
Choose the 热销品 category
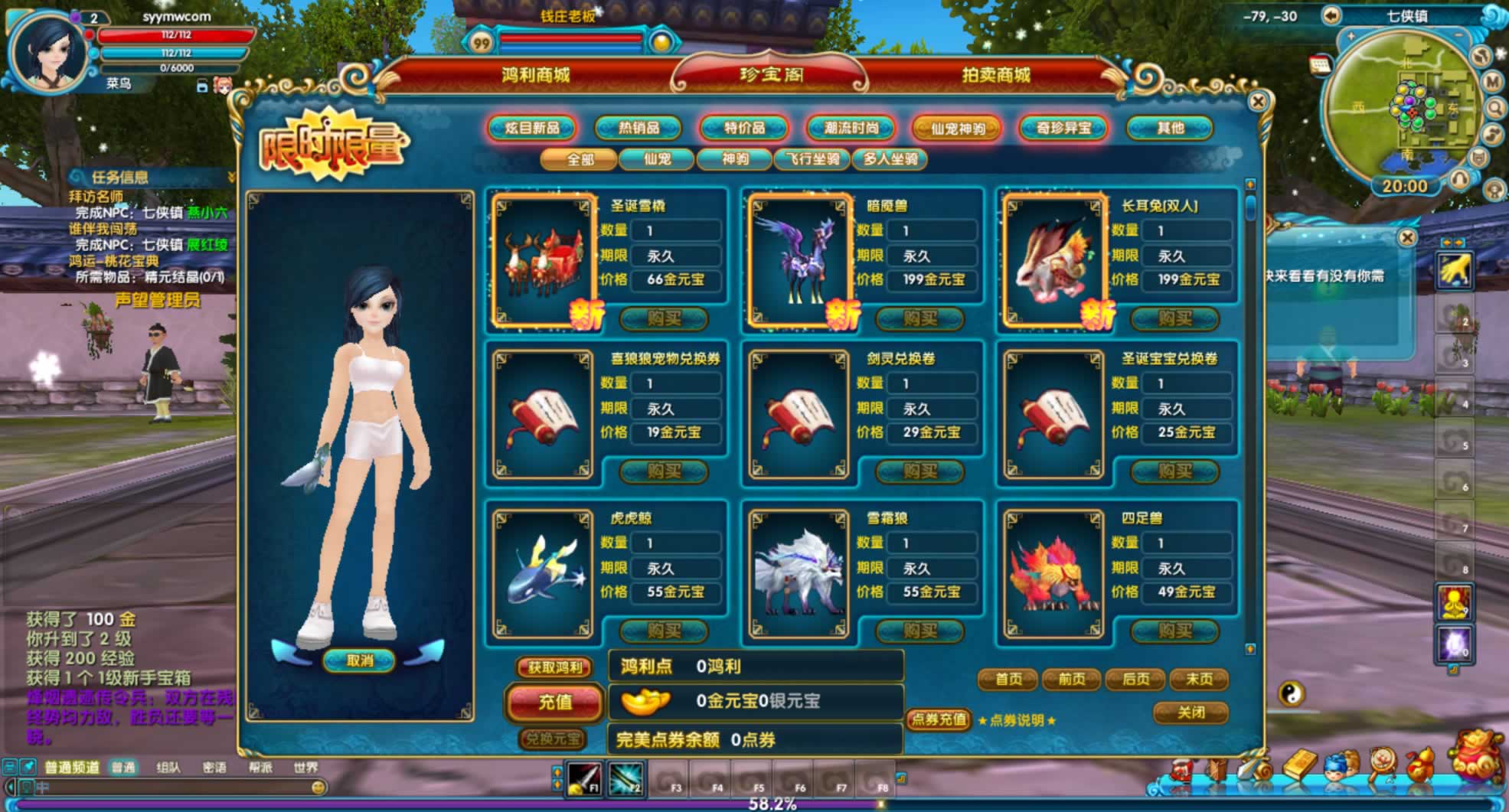(639, 128)
